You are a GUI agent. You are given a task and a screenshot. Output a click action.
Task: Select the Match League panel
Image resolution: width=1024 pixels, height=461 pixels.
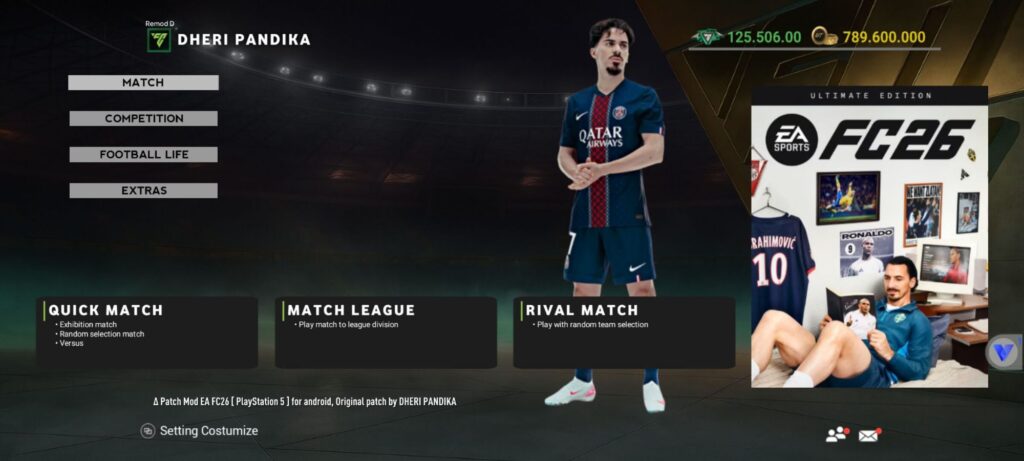click(x=385, y=332)
